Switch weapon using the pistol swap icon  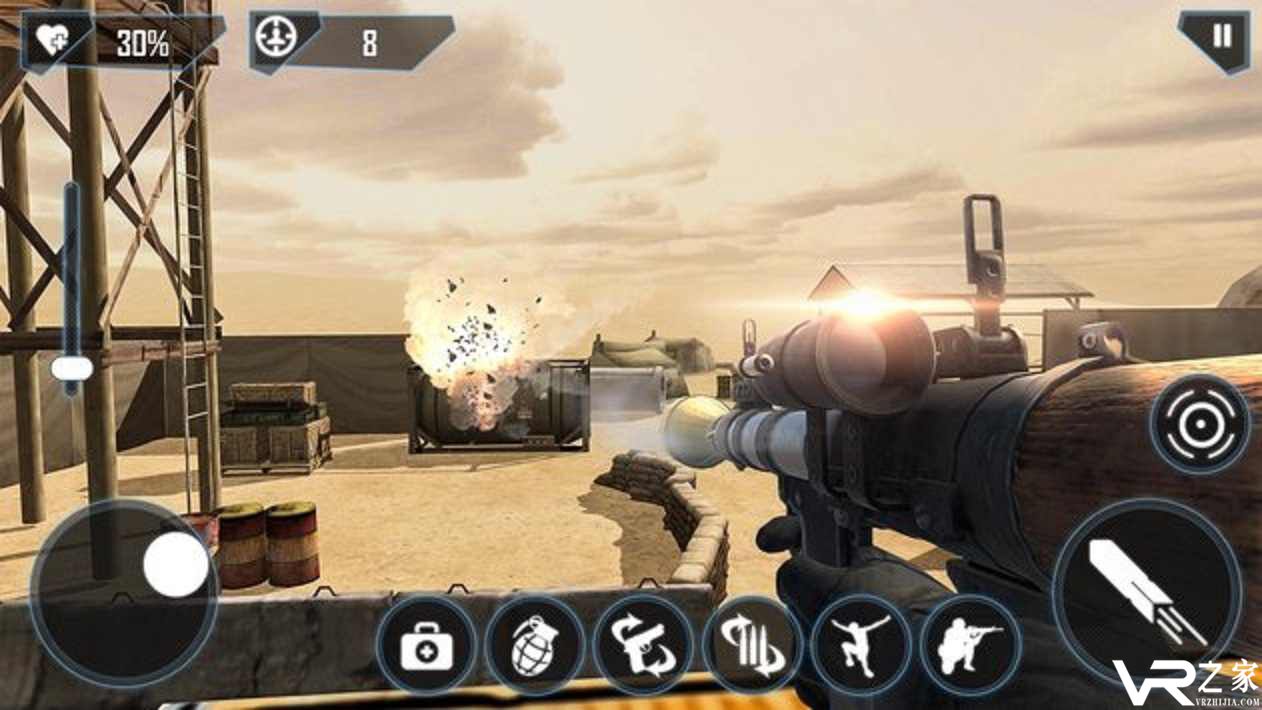(643, 647)
